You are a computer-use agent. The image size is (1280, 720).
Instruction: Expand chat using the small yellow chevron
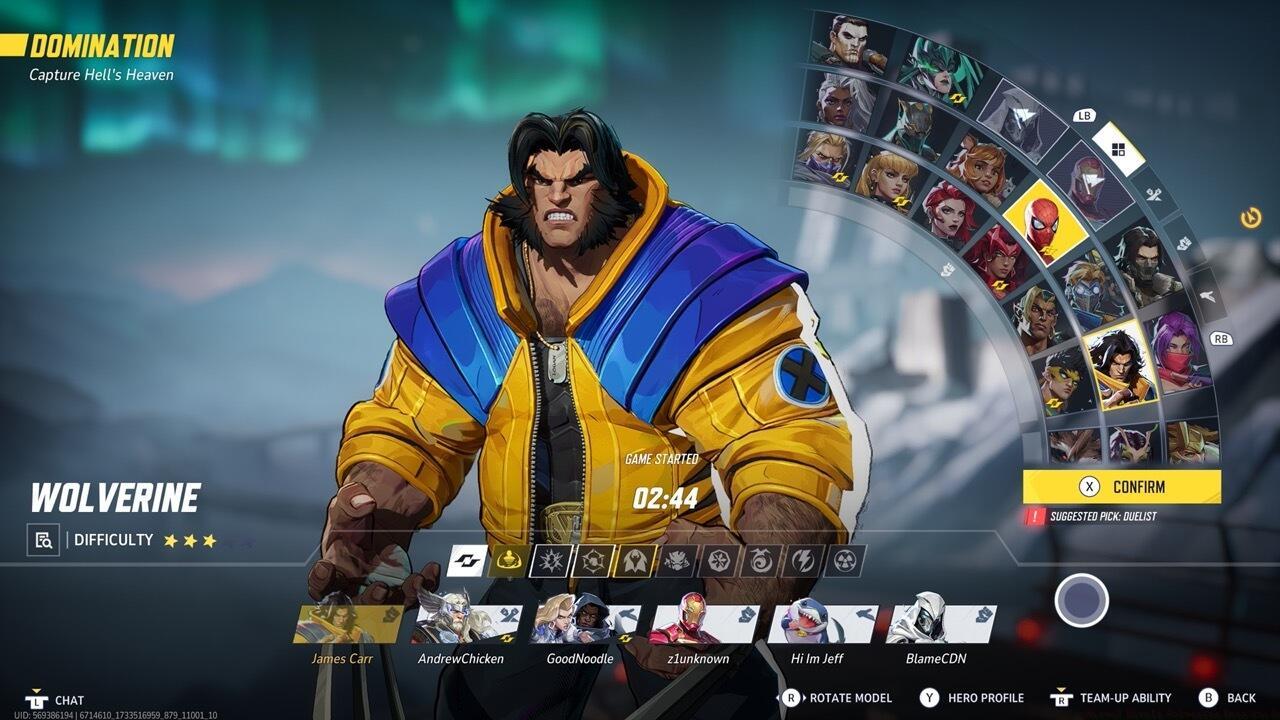37,689
